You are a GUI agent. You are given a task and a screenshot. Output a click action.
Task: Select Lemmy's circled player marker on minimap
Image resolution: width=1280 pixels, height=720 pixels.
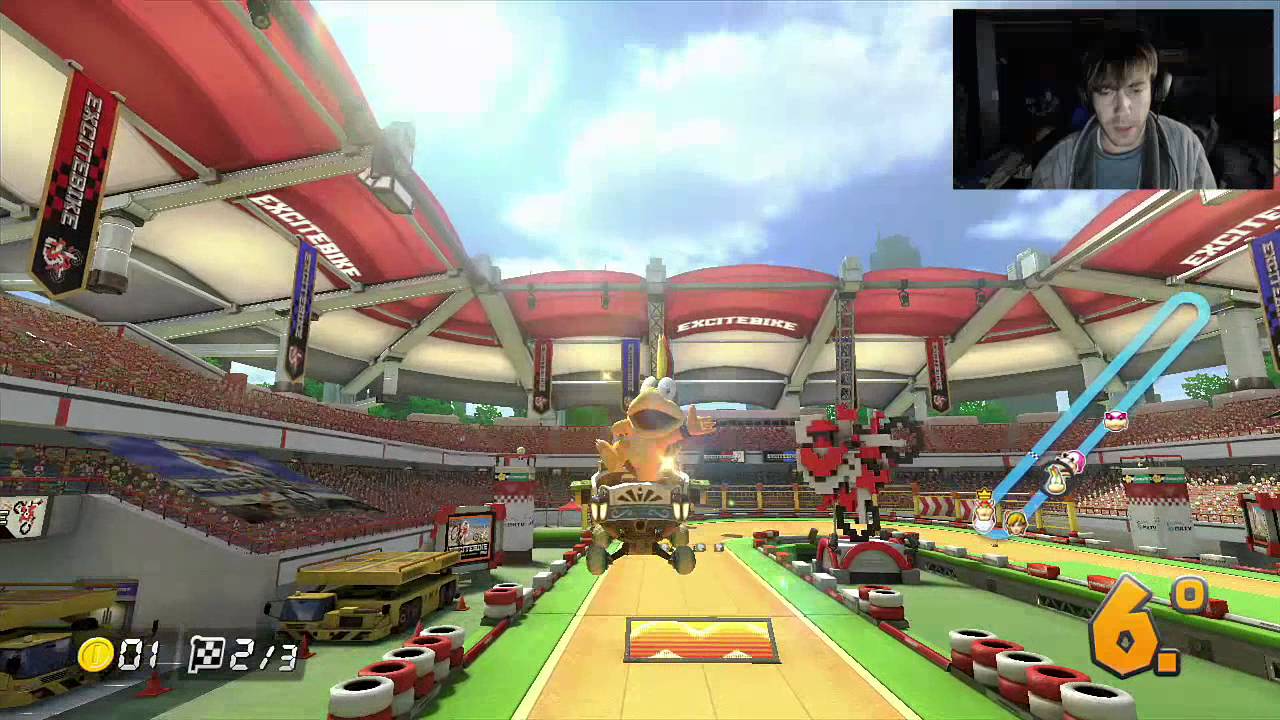pos(1056,481)
